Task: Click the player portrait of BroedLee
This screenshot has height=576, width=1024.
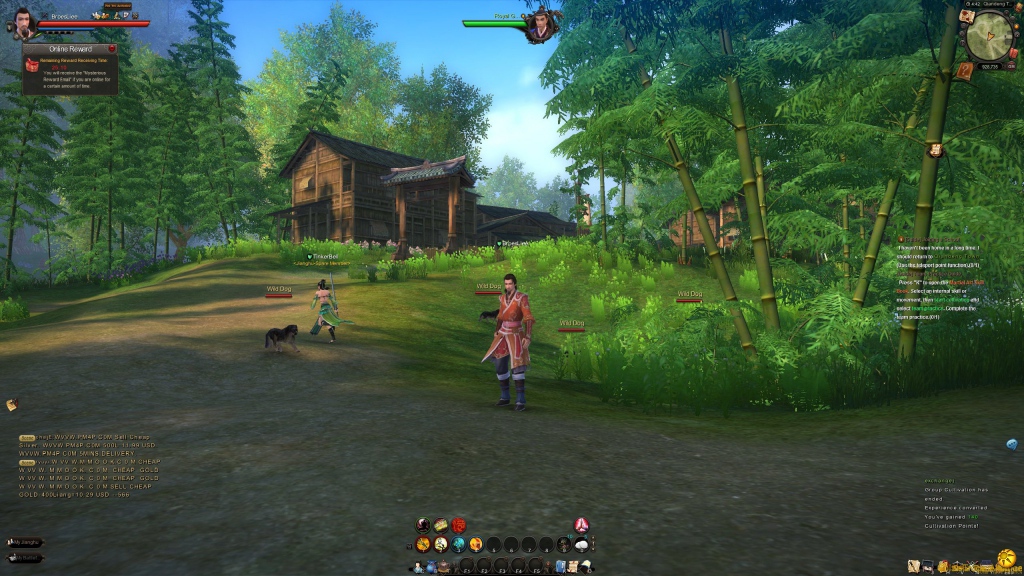Action: pyautogui.click(x=26, y=22)
